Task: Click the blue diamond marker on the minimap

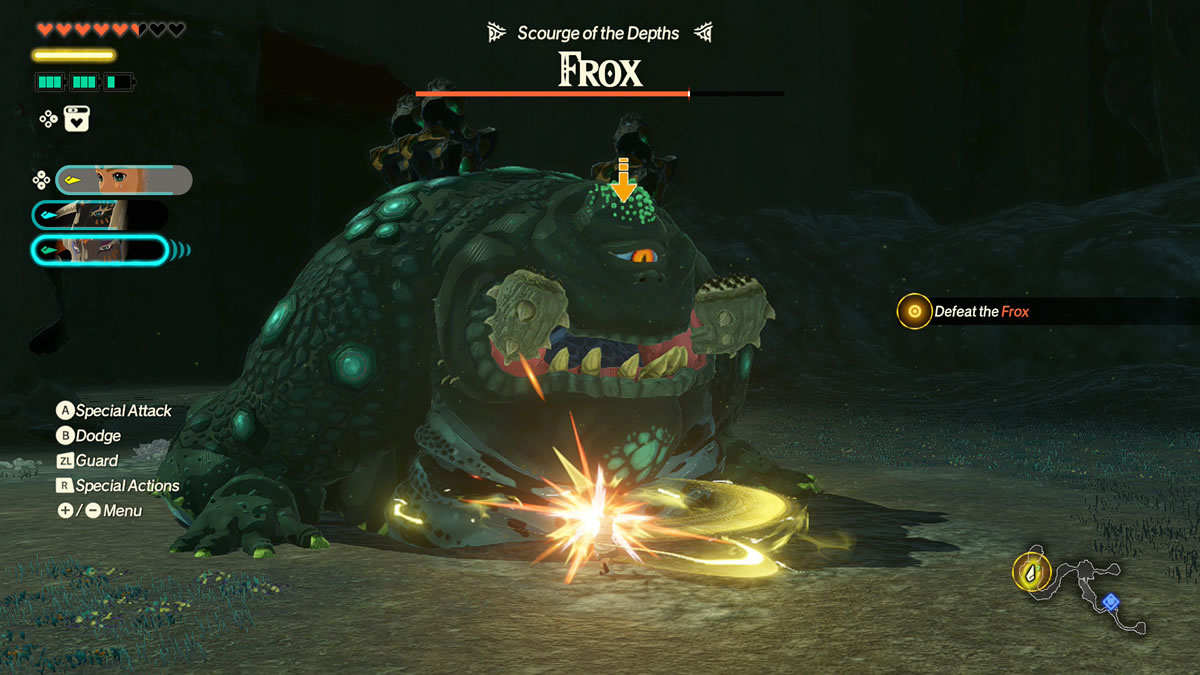Action: pos(1110,602)
